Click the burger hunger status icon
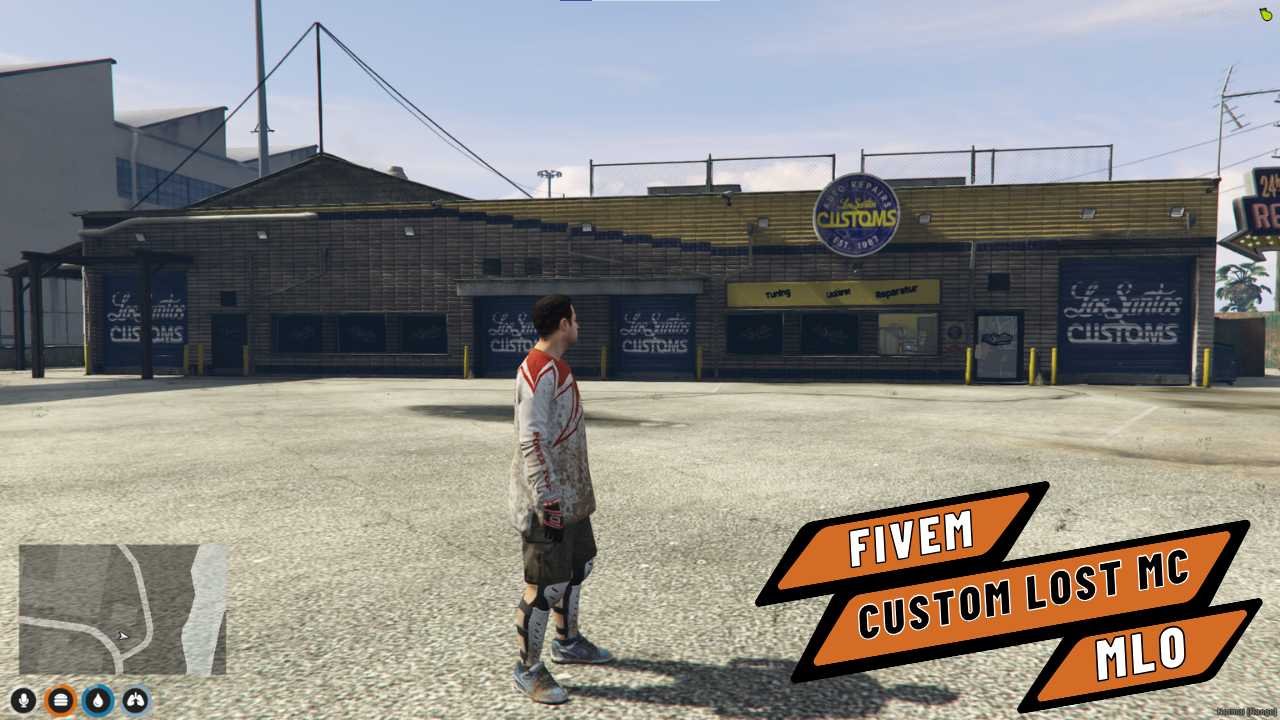1280x720 pixels. pyautogui.click(x=60, y=700)
